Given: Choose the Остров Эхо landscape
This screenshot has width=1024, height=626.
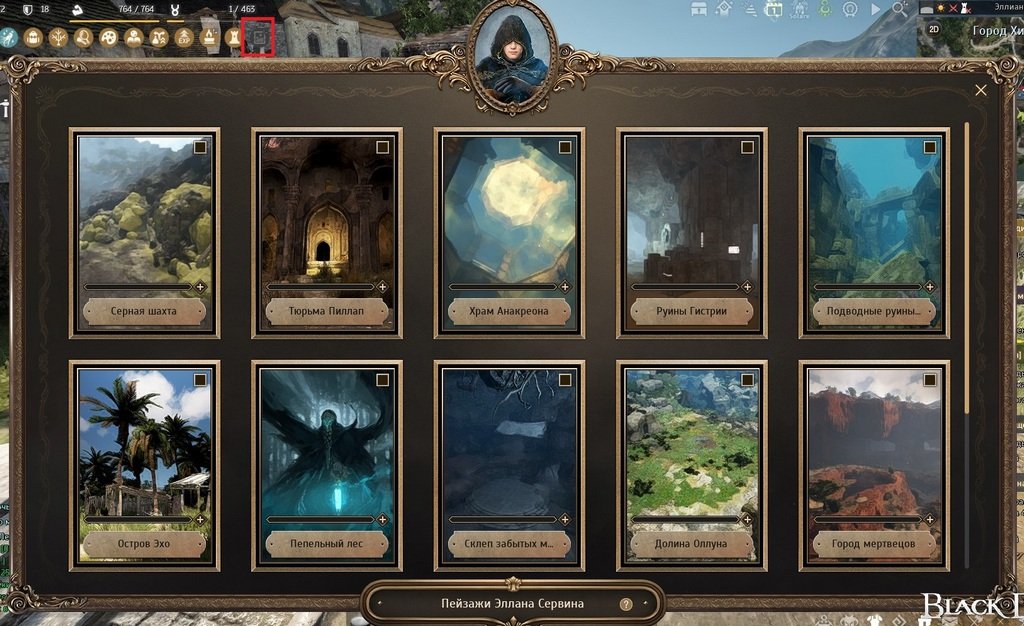Looking at the screenshot, I should pos(145,448).
